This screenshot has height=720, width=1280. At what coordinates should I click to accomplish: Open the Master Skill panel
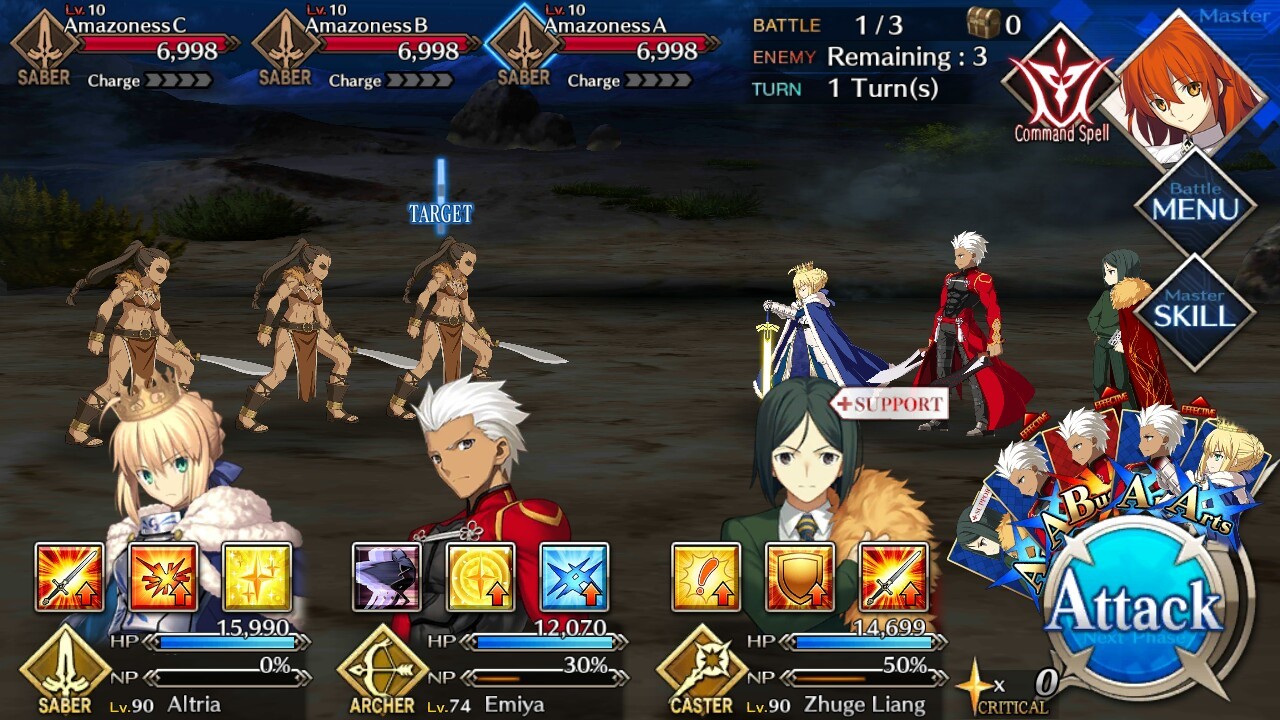1195,311
